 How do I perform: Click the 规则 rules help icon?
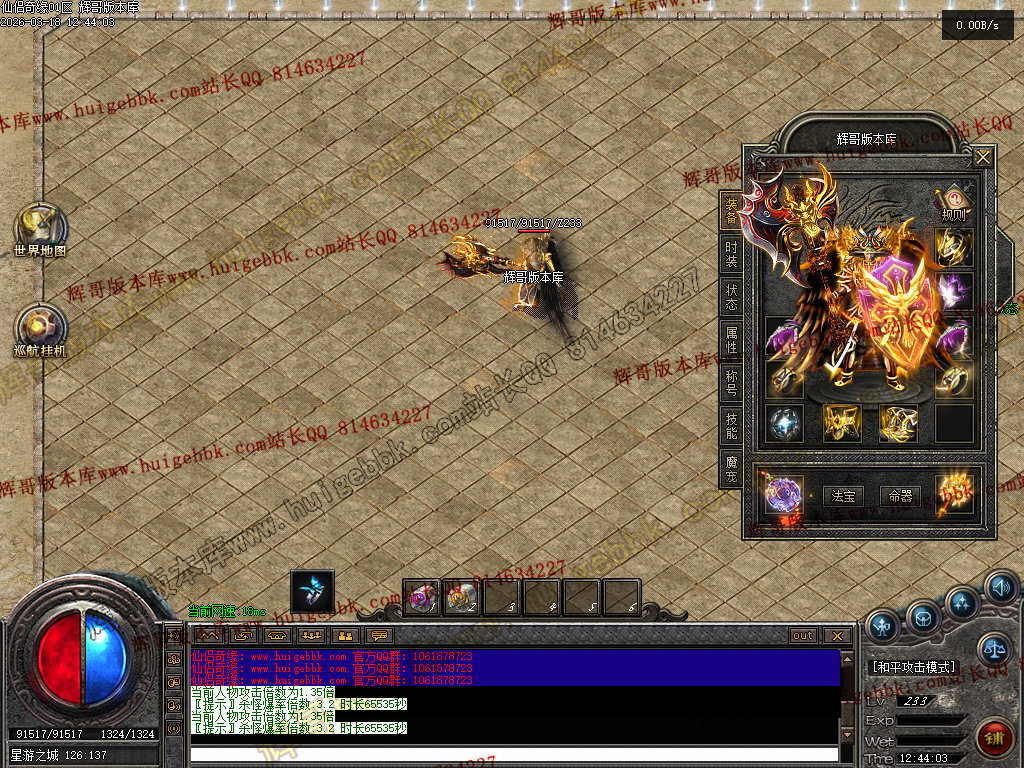[x=953, y=201]
